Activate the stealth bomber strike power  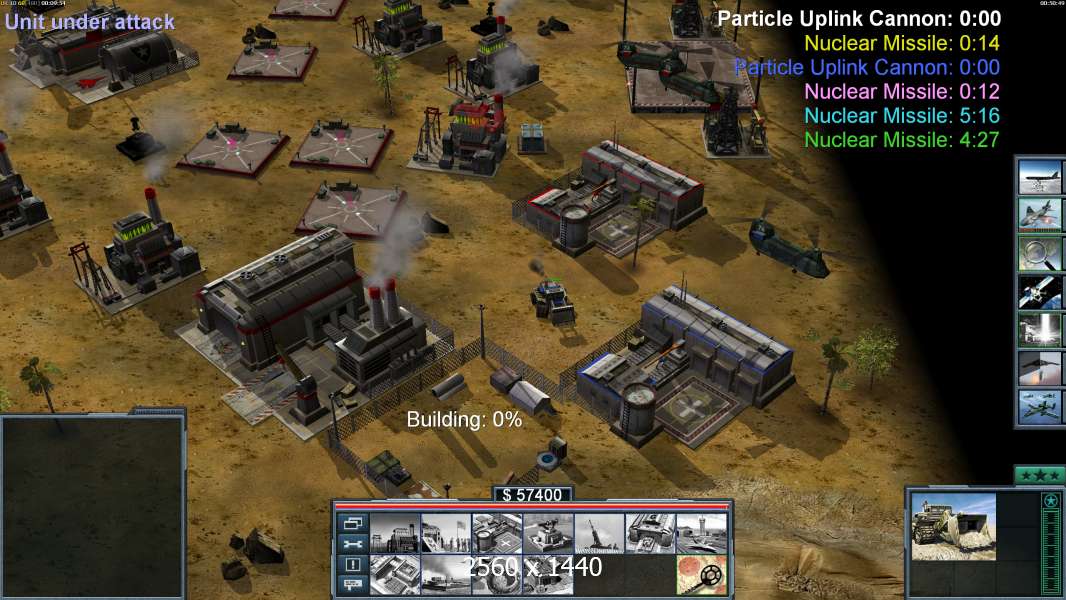[x=1040, y=368]
